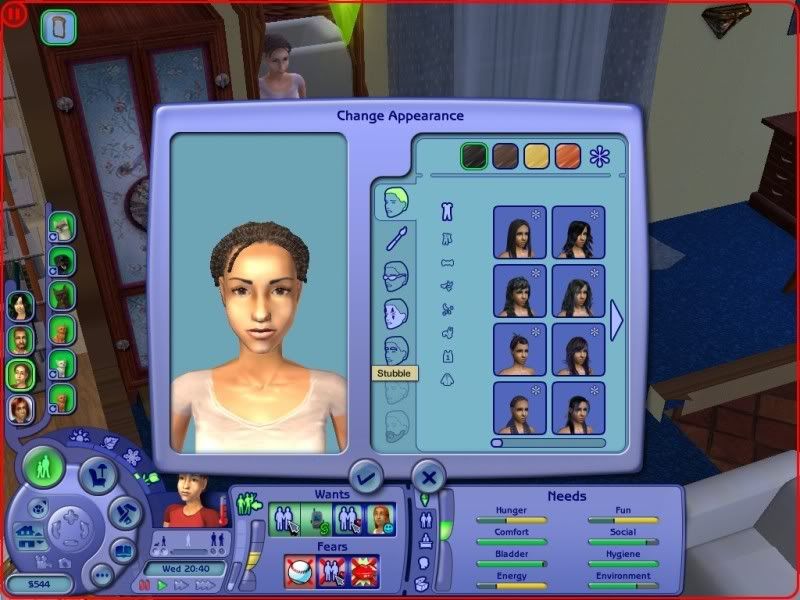
Task: Select the black hair color swatch
Action: point(474,156)
